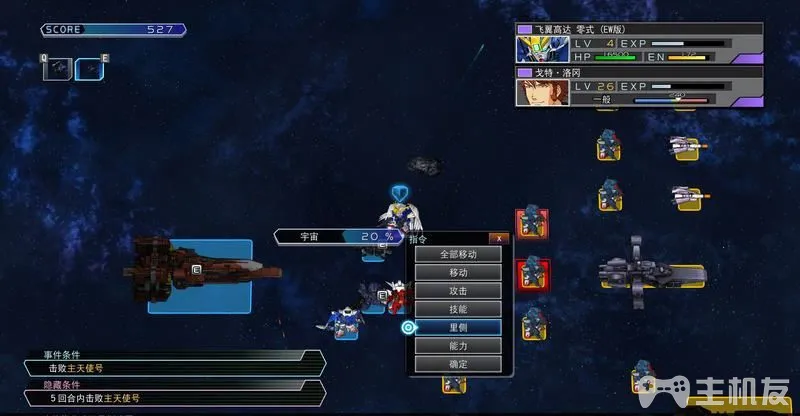Select the 移动 command
Screen dimensions: 800x416
(458, 272)
